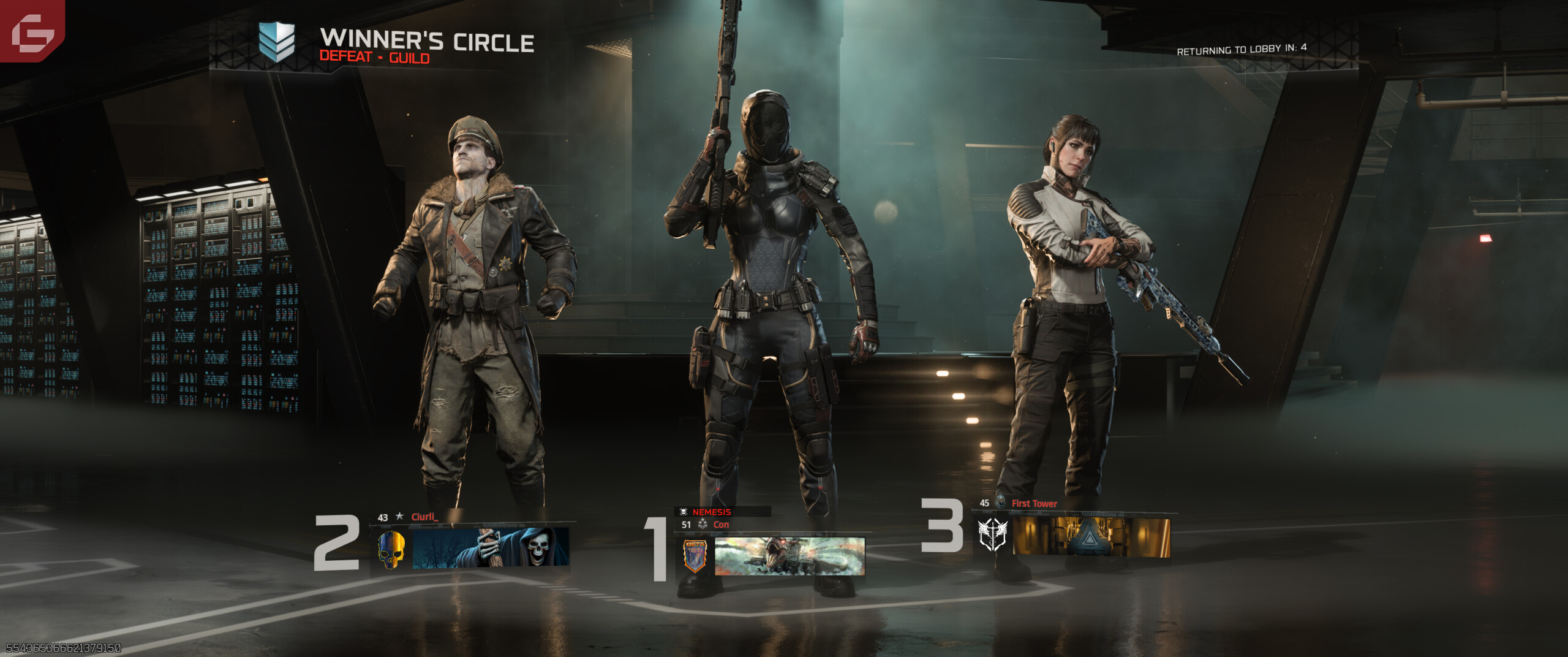1568x657 pixels.
Task: Select the player name Ciurli_
Action: (x=424, y=517)
